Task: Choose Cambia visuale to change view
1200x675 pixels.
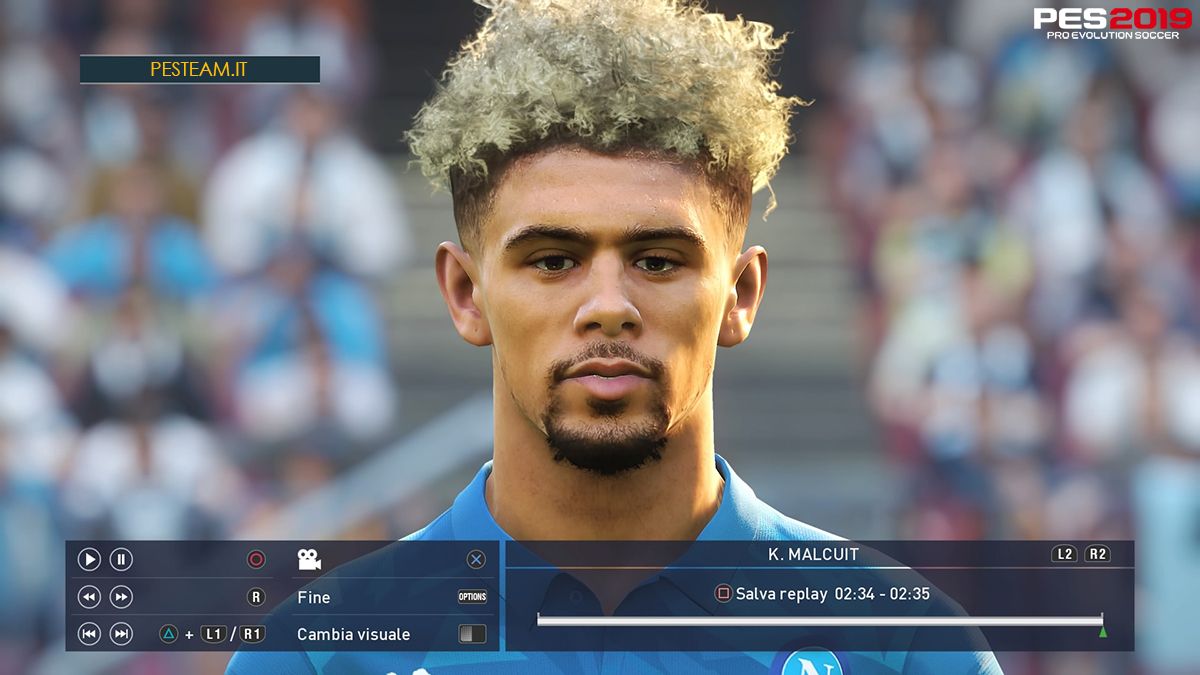Action: (353, 634)
